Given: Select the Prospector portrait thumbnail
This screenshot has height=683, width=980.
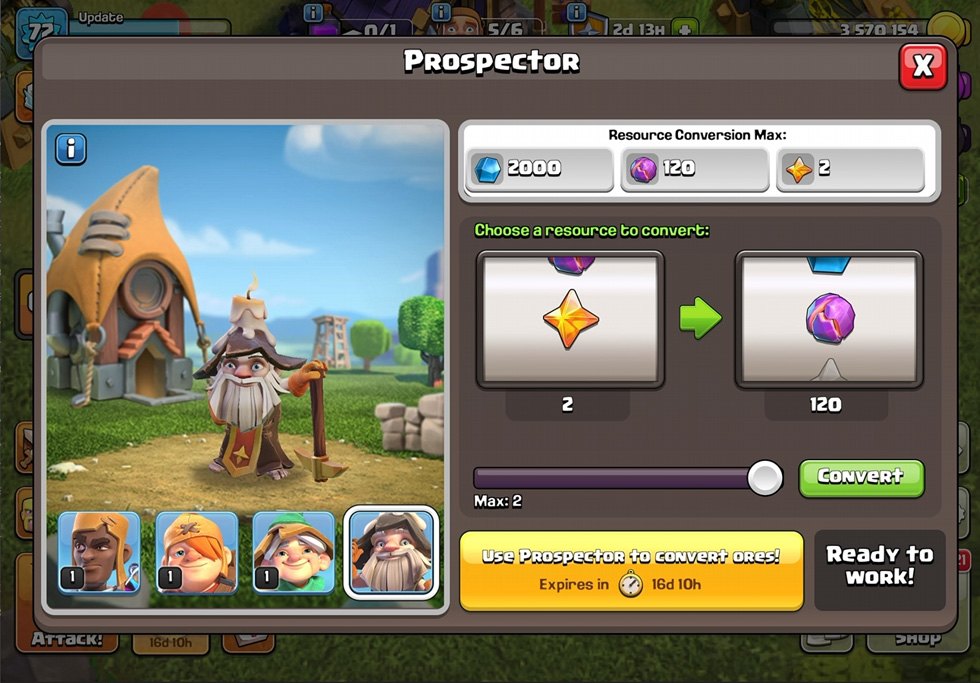Looking at the screenshot, I should coord(391,552).
